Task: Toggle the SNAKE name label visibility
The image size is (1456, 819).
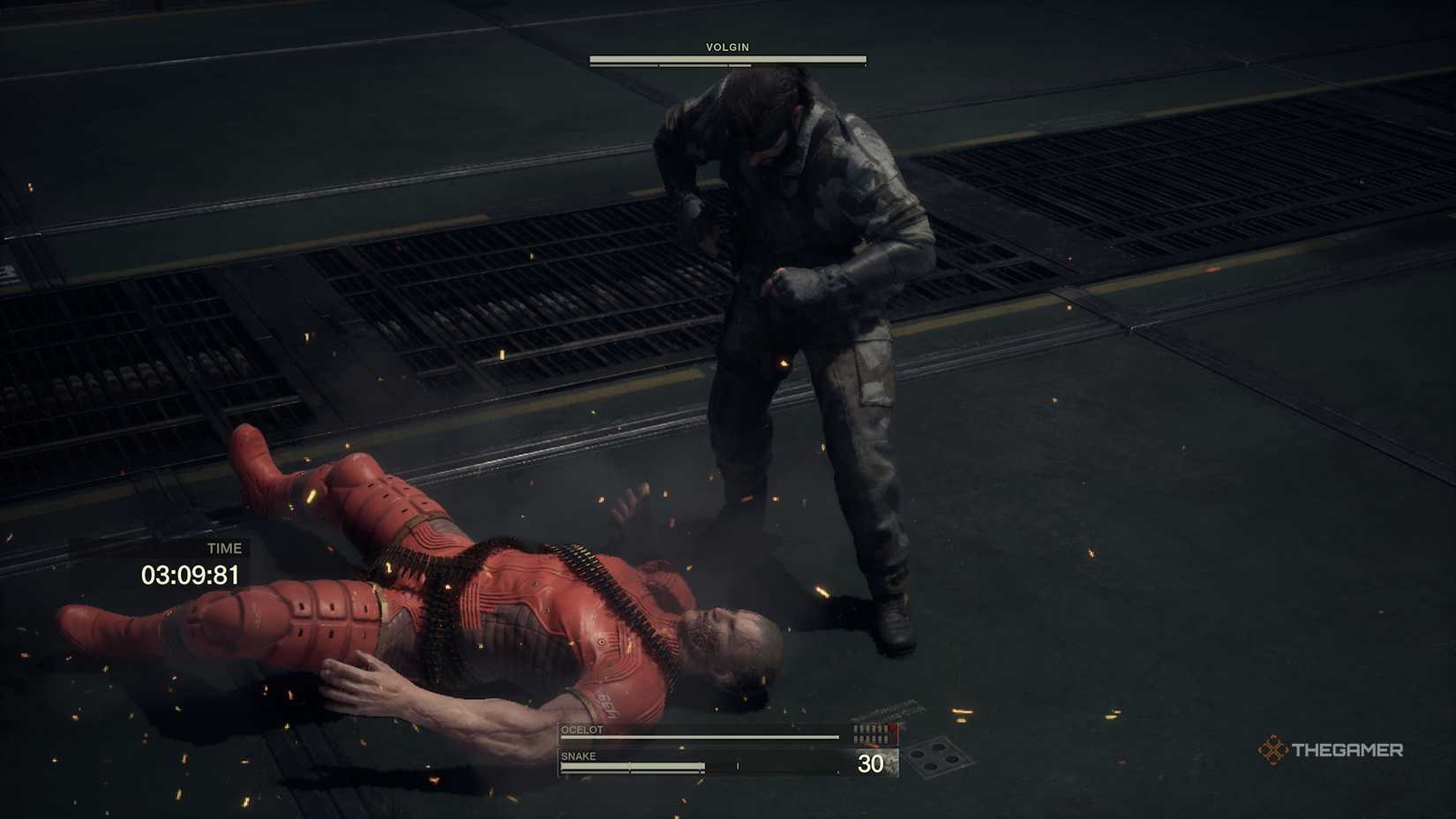Action: 580,755
